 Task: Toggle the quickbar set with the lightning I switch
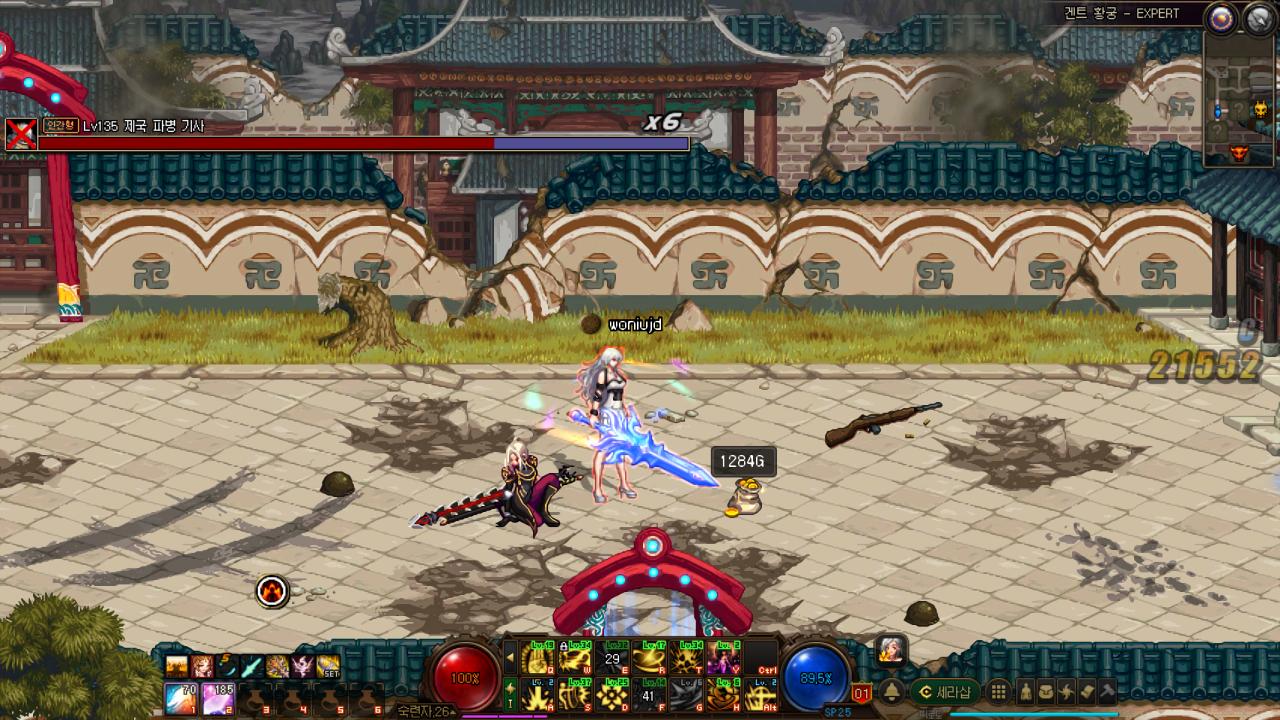[x=510, y=695]
